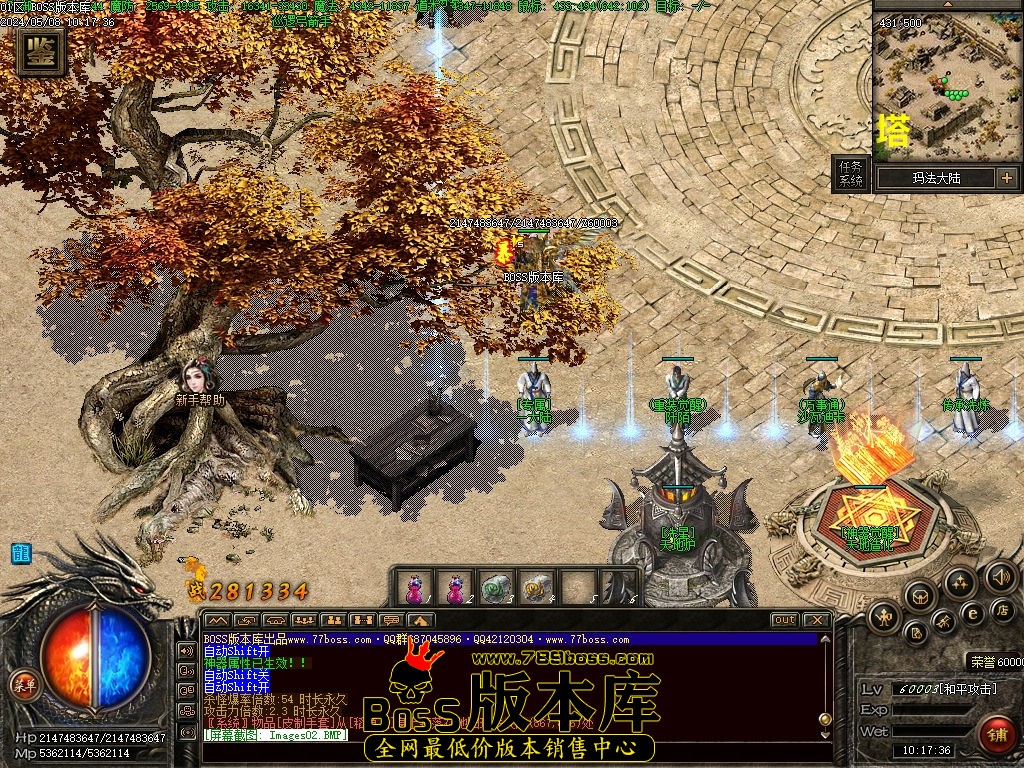Click the 新手帮助 newbie help portrait
1024x768 pixels.
point(194,378)
